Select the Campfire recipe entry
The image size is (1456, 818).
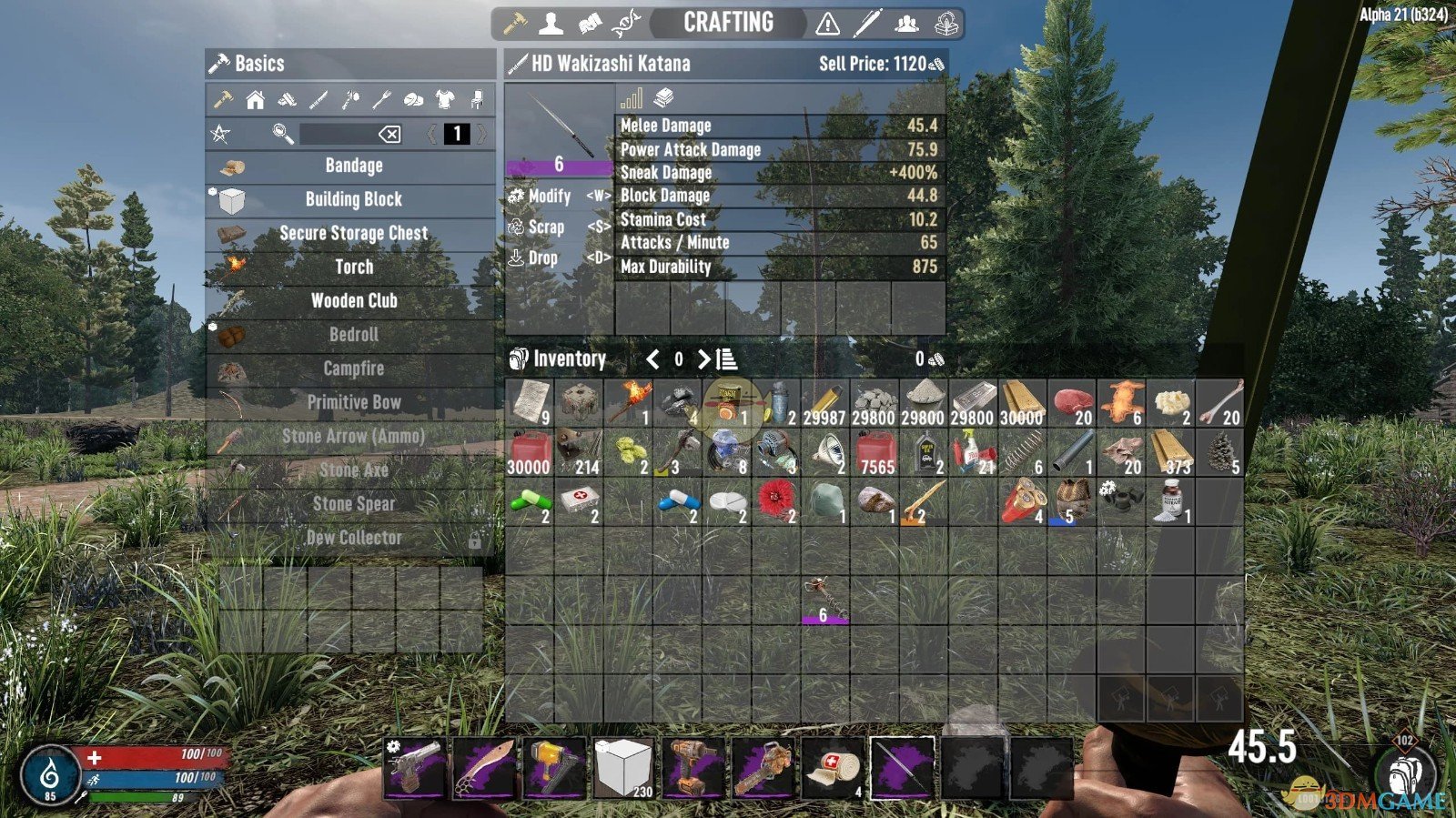(353, 368)
